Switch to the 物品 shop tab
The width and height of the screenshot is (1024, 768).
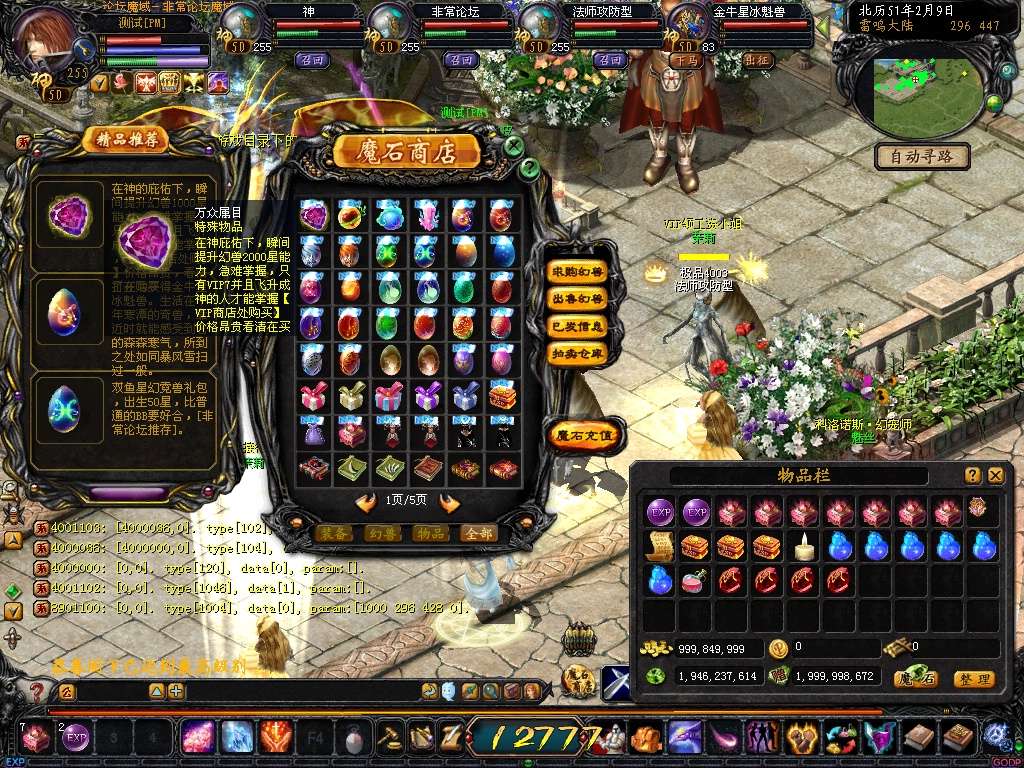(x=429, y=533)
